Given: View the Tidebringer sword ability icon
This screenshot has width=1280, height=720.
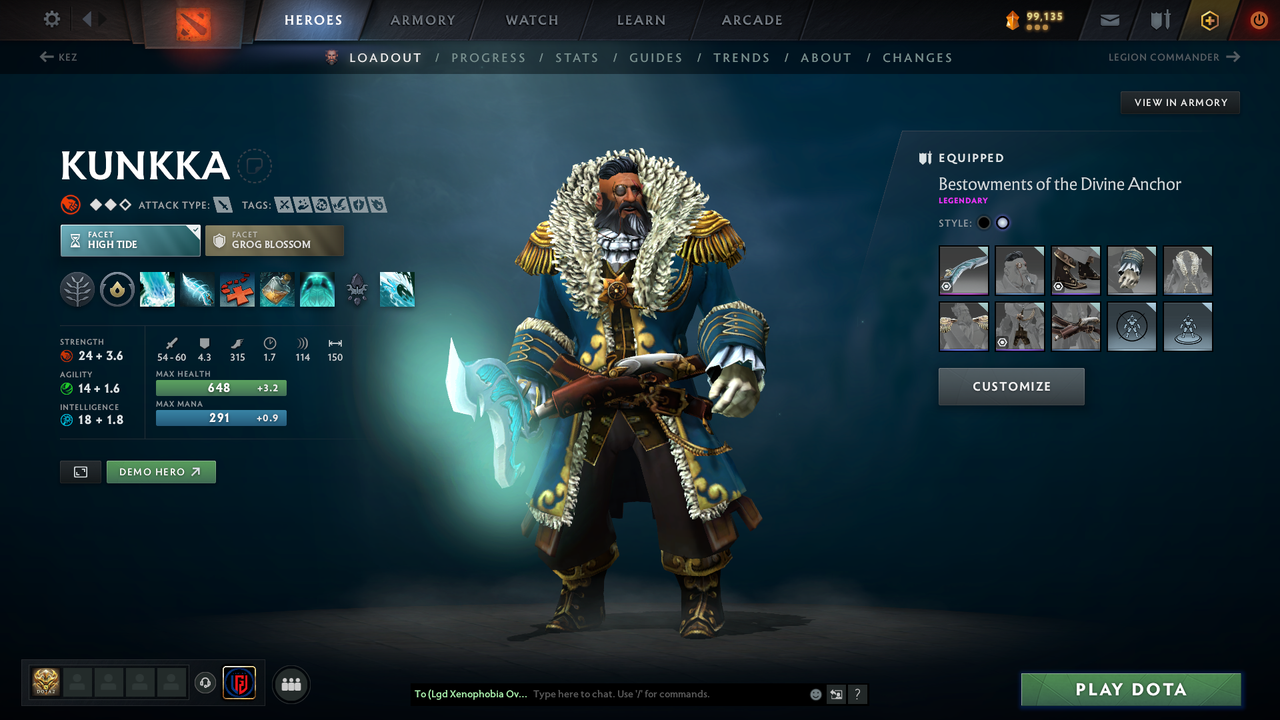Looking at the screenshot, I should (x=197, y=289).
